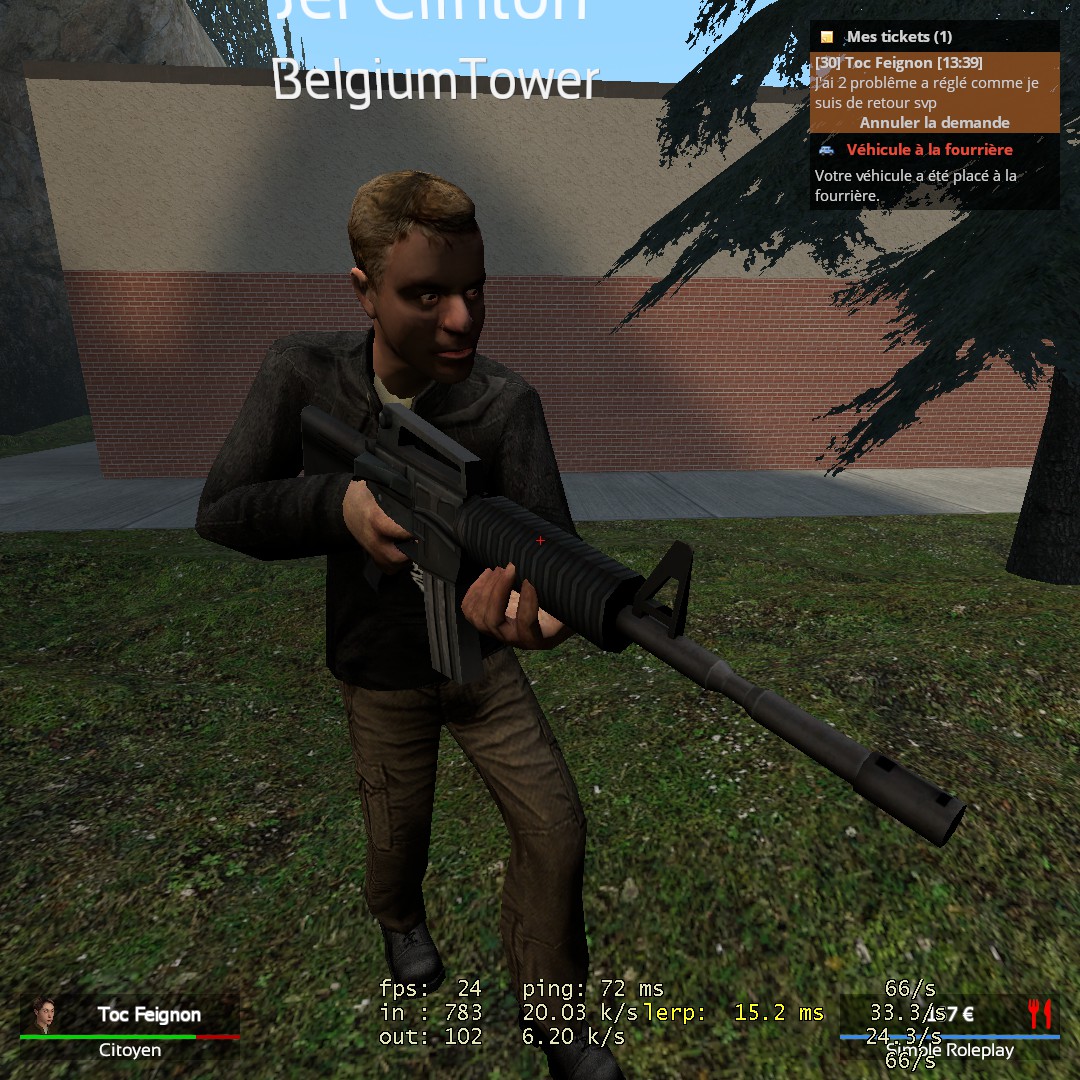1080x1080 pixels.
Task: Click the fork and knife hunger icon
Action: [1040, 1014]
